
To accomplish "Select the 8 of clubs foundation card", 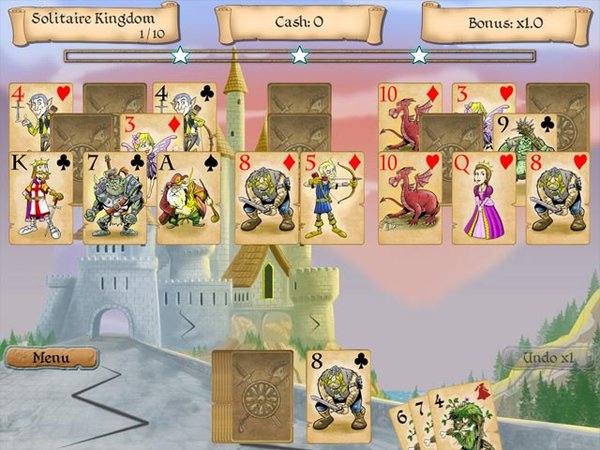I will (x=338, y=396).
